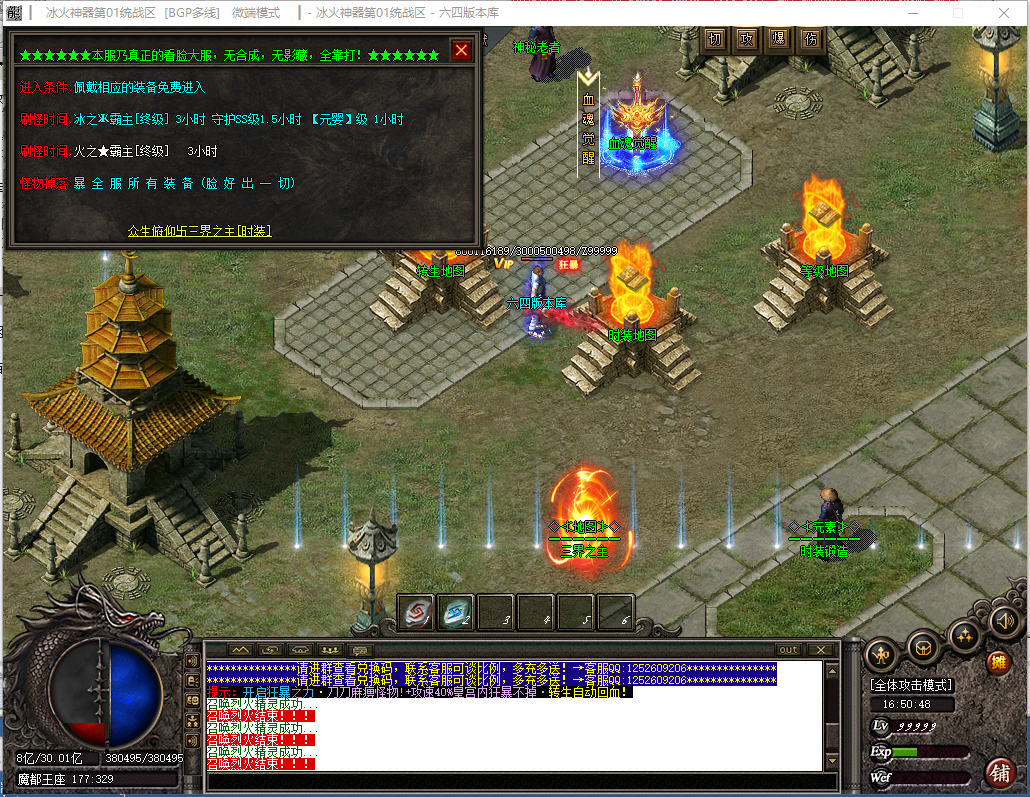The height and width of the screenshot is (797, 1030).
Task: Type in the chat input field
Action: 515,782
